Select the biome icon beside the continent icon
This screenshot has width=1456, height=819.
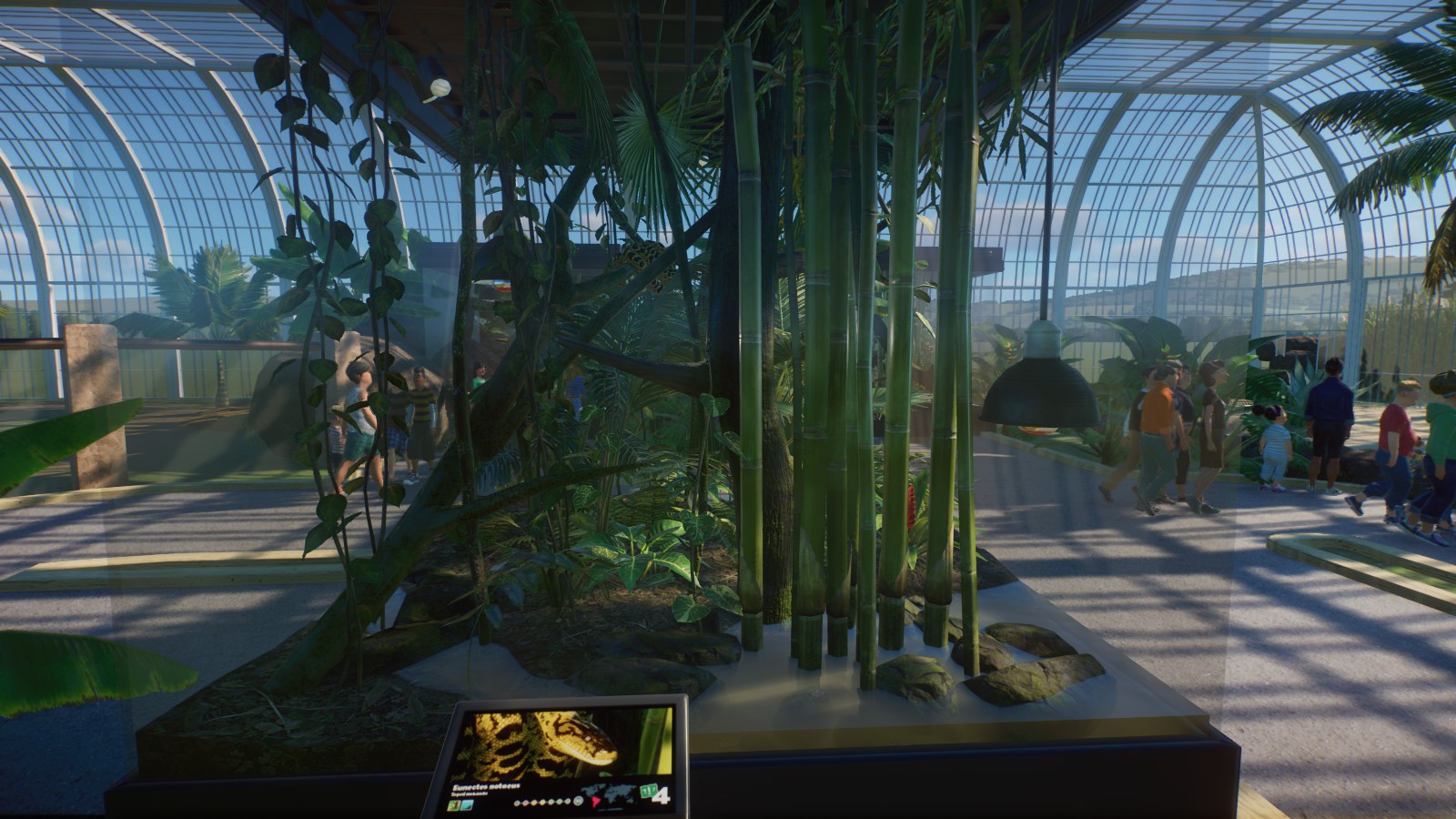468,804
